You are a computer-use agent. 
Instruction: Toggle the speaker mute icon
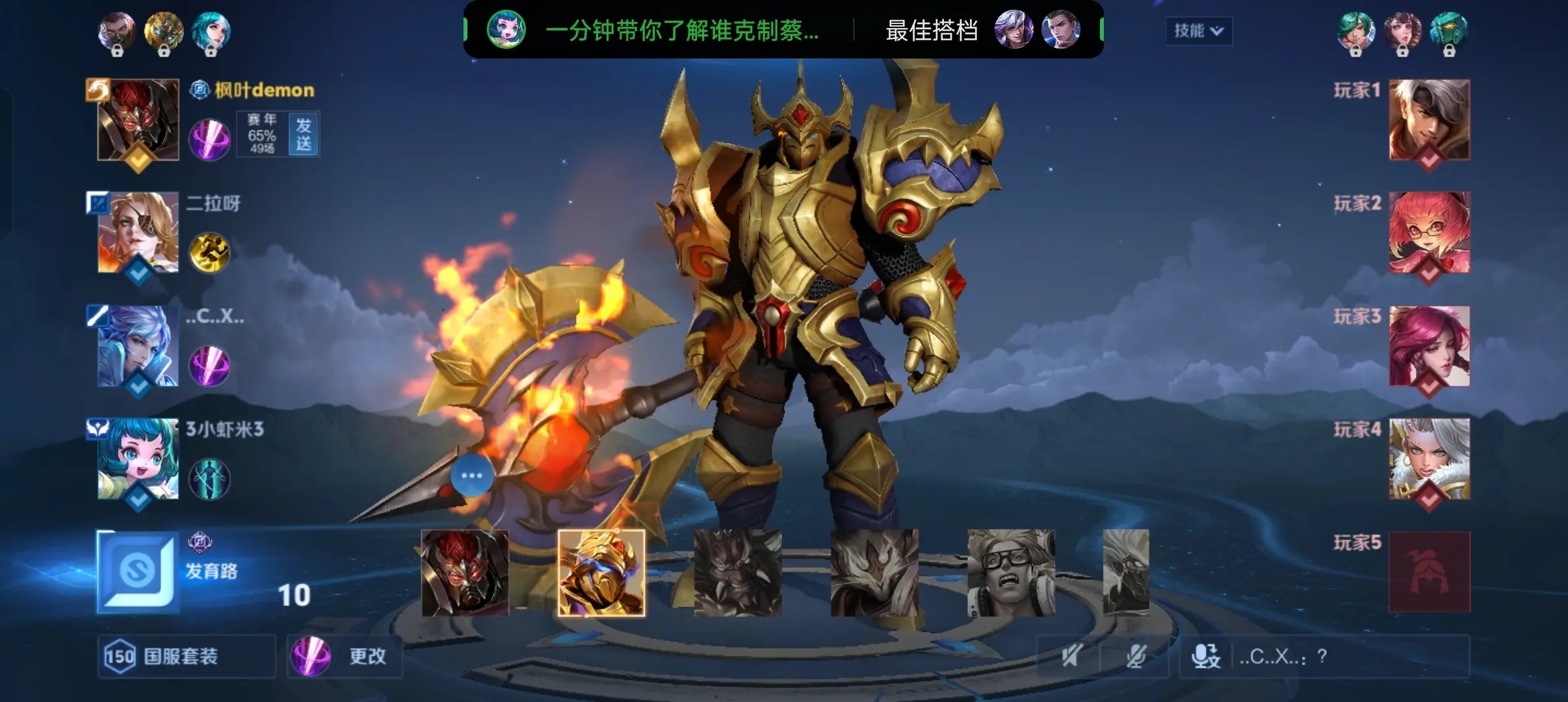[x=1071, y=656]
